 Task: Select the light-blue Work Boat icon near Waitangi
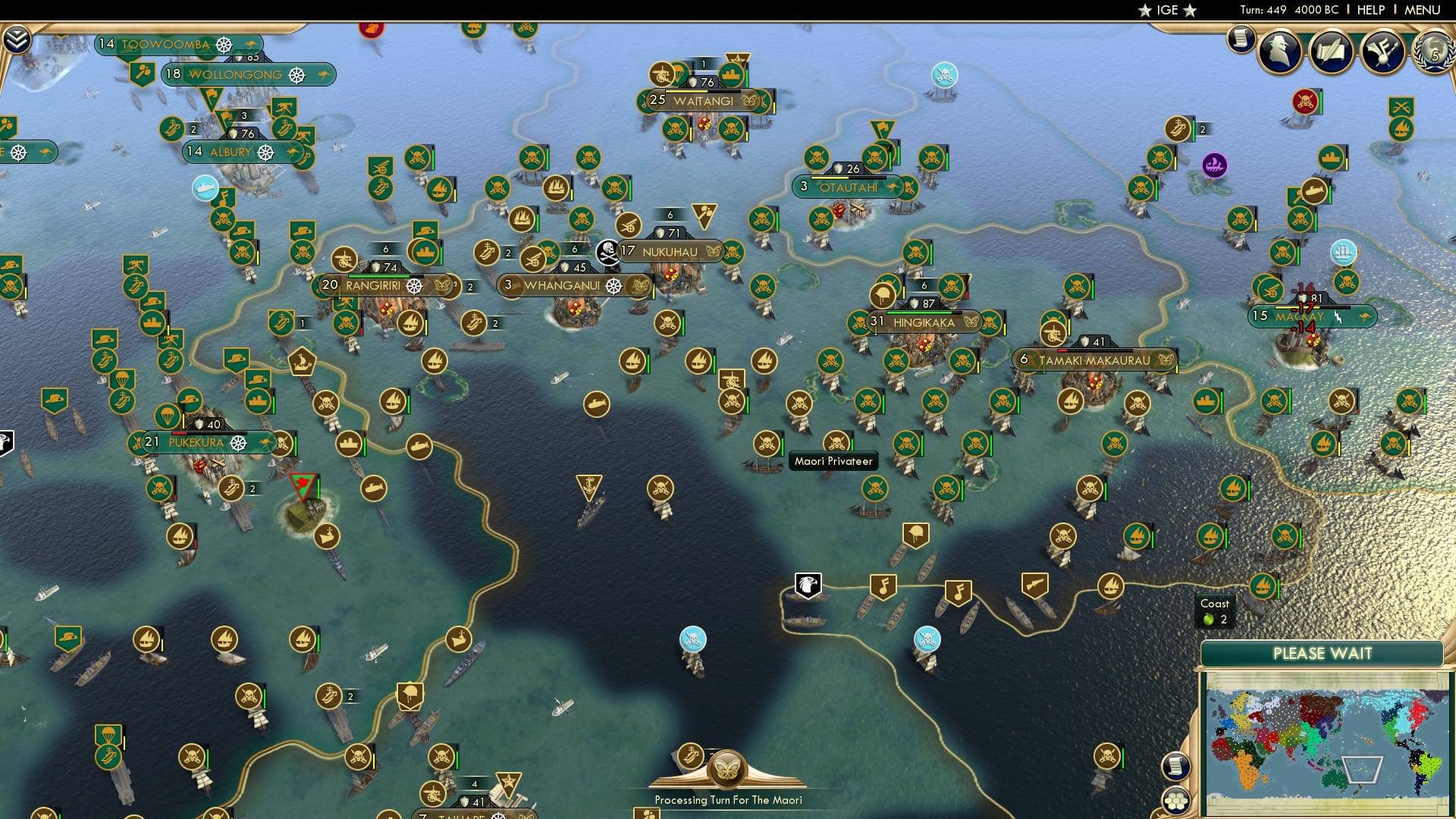943,75
